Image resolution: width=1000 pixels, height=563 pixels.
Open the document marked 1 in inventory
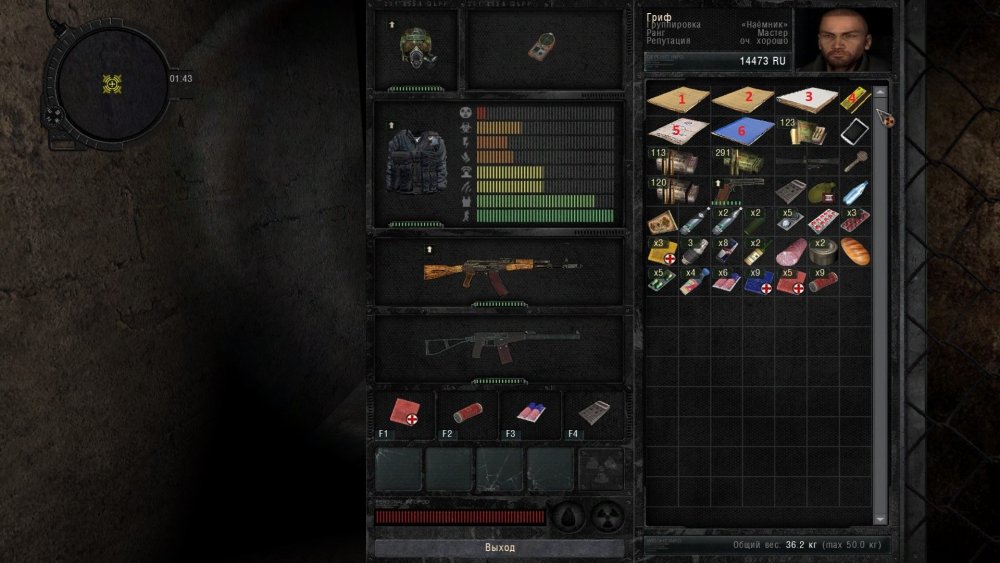point(678,100)
